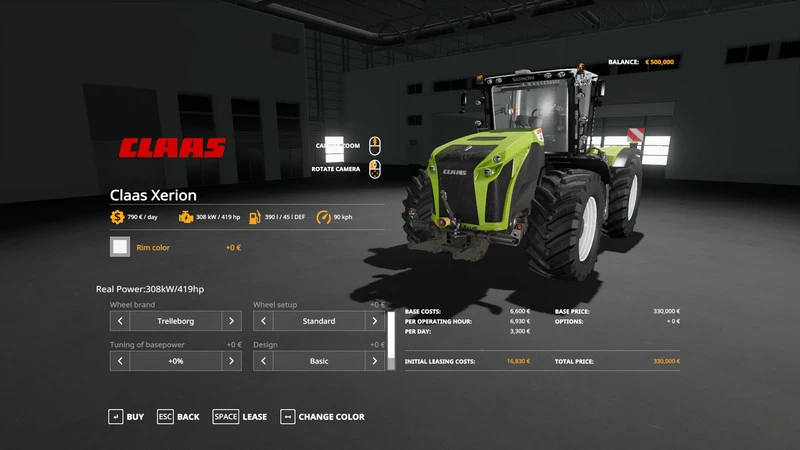
Task: Choose the previous Design option
Action: [263, 361]
